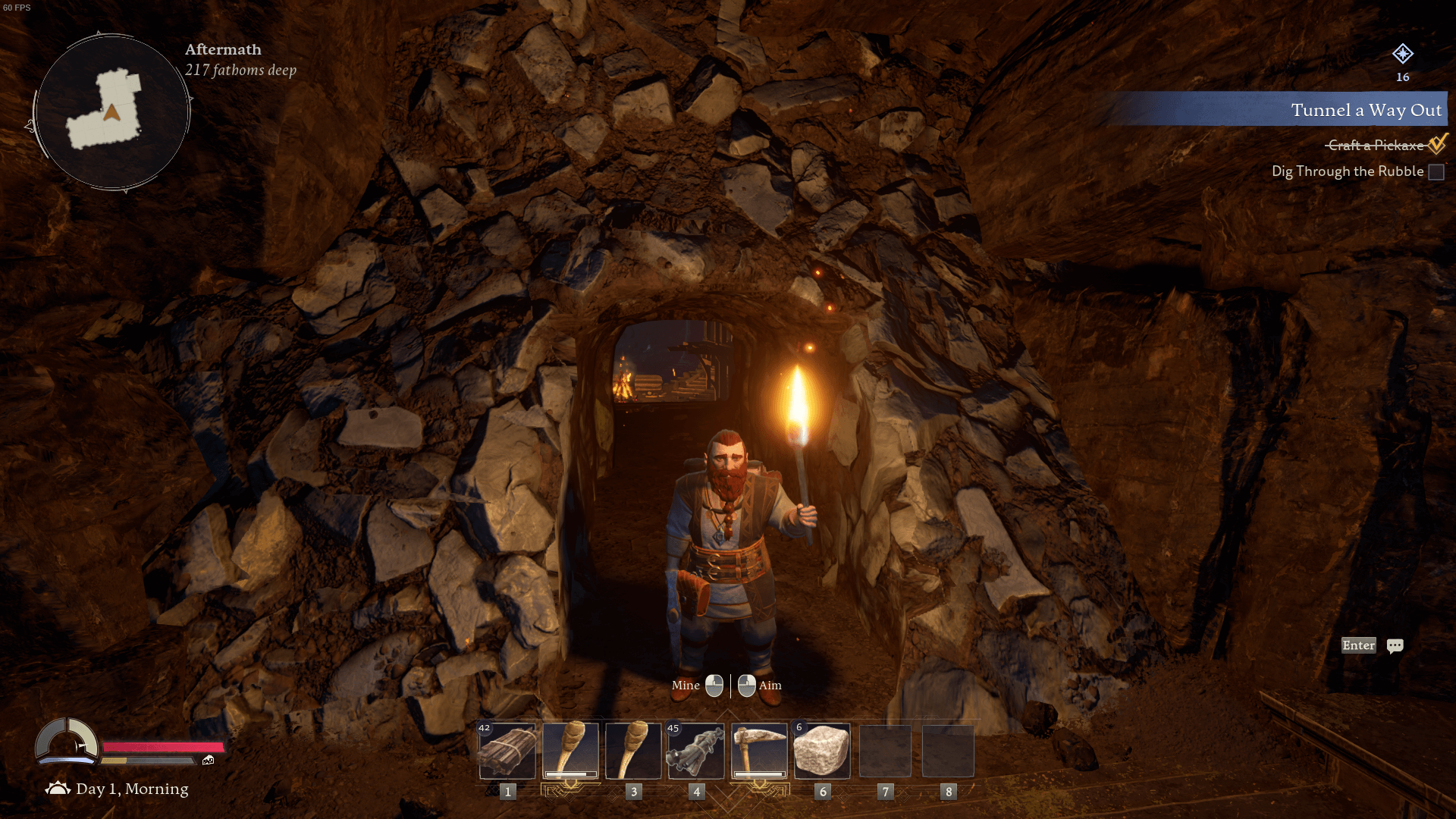Click the Dig Through the Rubble objective
This screenshot has width=1456, height=819.
coord(1348,171)
